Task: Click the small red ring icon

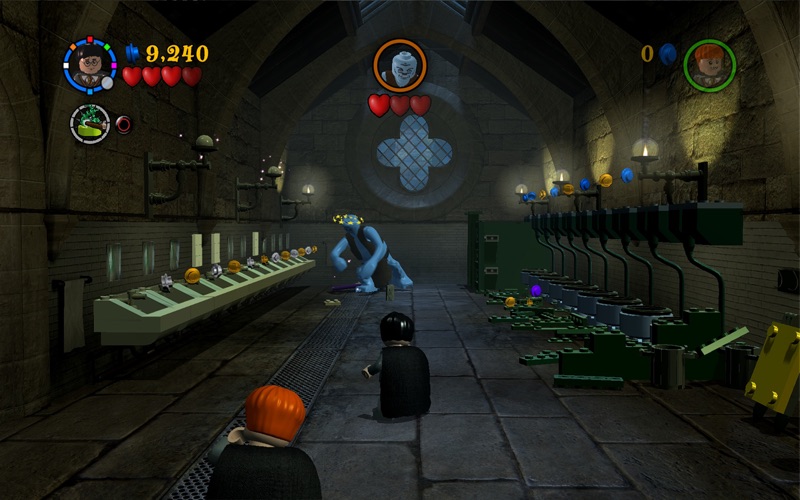Action: tap(124, 124)
